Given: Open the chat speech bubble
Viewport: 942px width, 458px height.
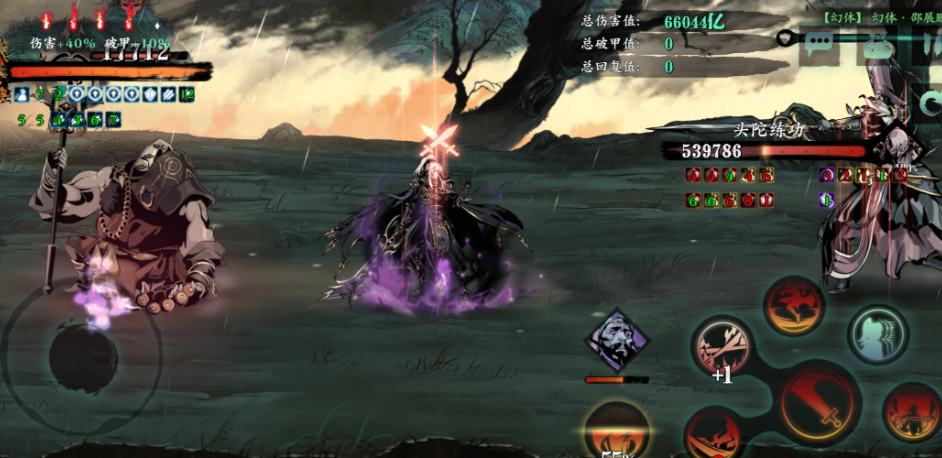Looking at the screenshot, I should [819, 45].
